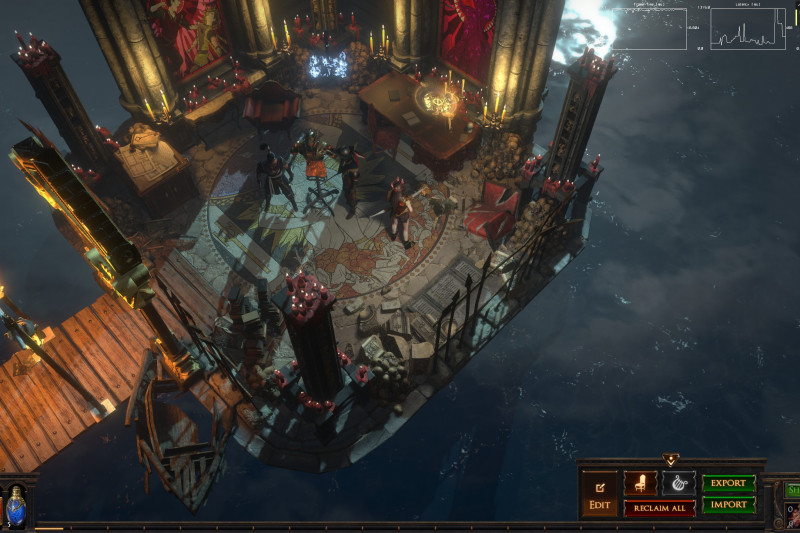Click the Edit hideout button
Screen dimensions: 800x533
click(600, 494)
